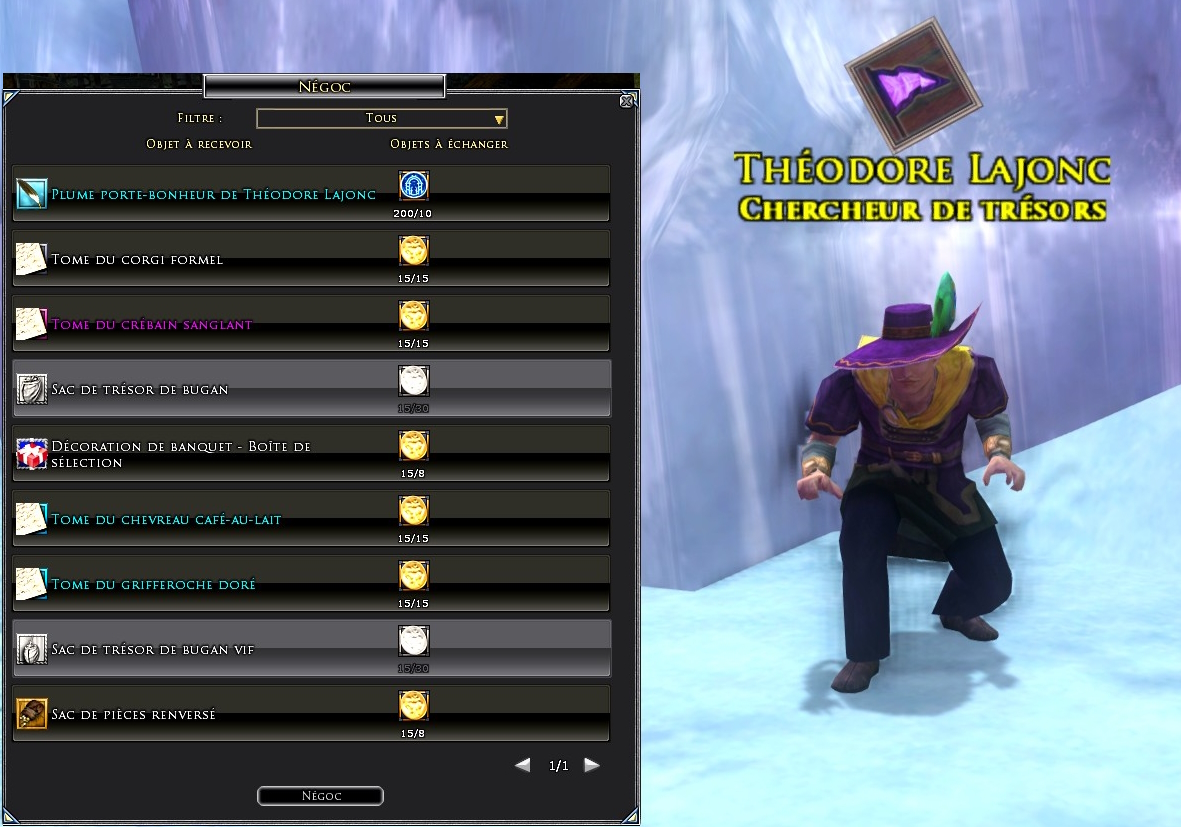Image resolution: width=1181 pixels, height=827 pixels.
Task: Go to the previous page arrow
Action: pyautogui.click(x=522, y=765)
